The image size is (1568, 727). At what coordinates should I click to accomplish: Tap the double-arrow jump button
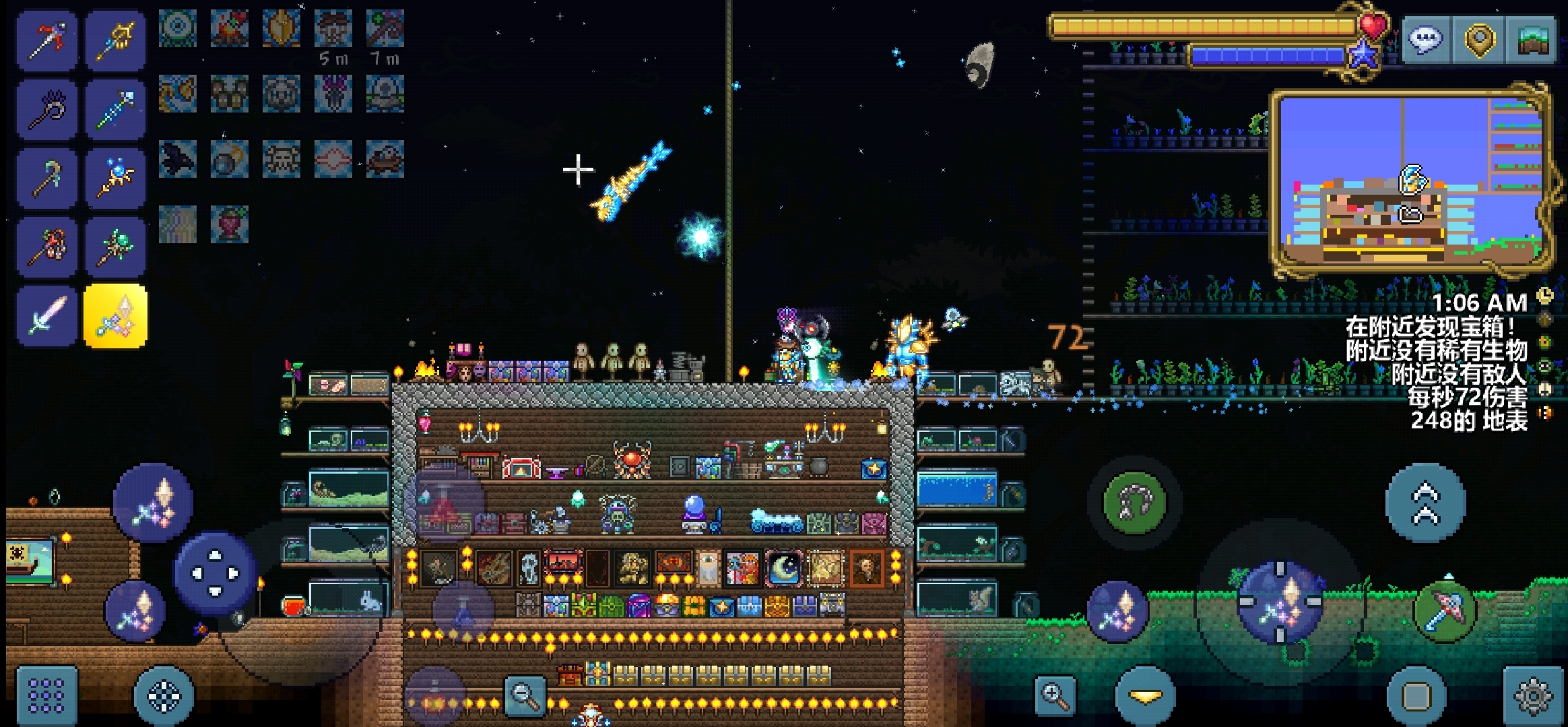pos(1425,503)
